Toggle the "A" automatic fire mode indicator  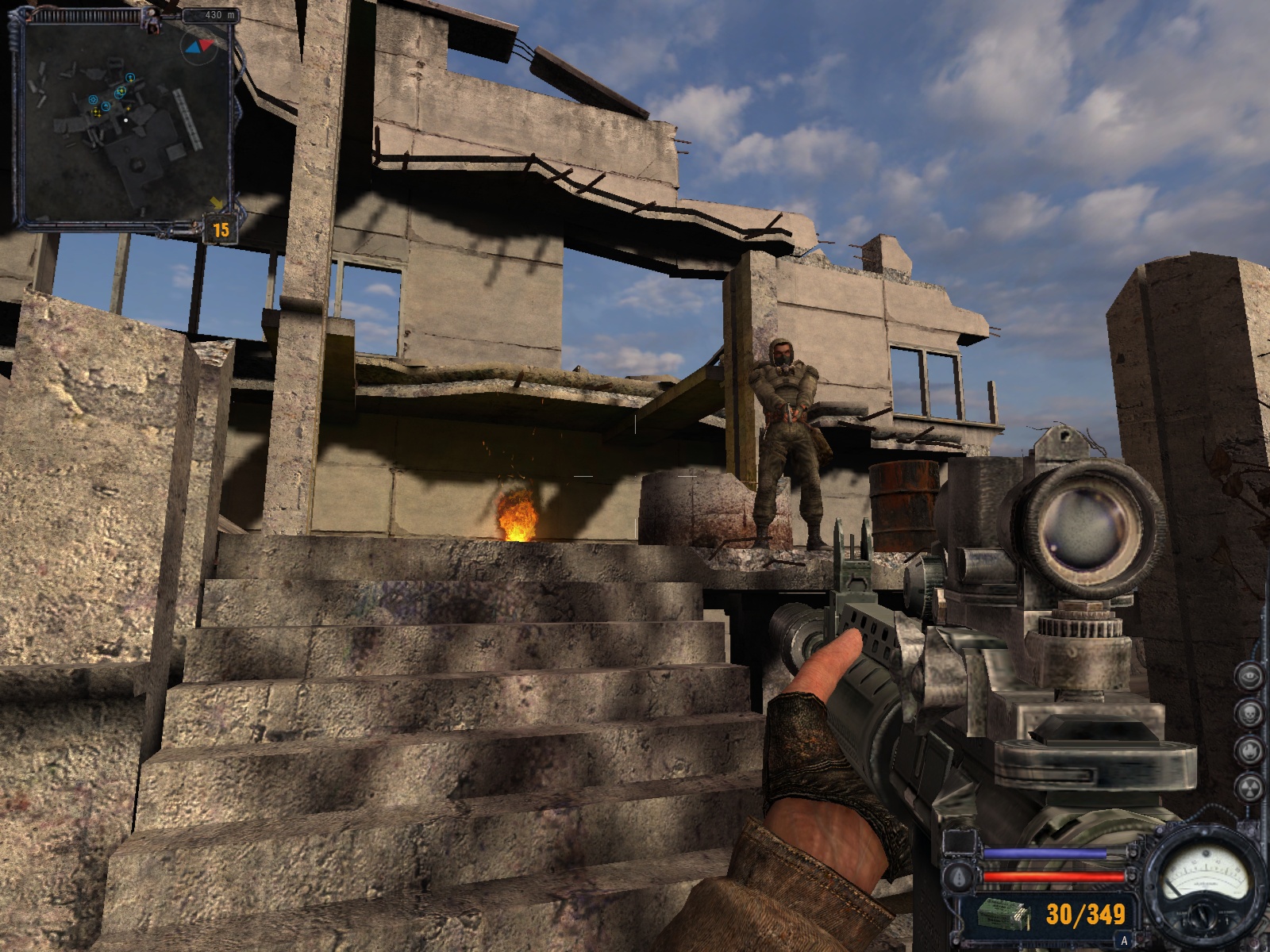1124,939
